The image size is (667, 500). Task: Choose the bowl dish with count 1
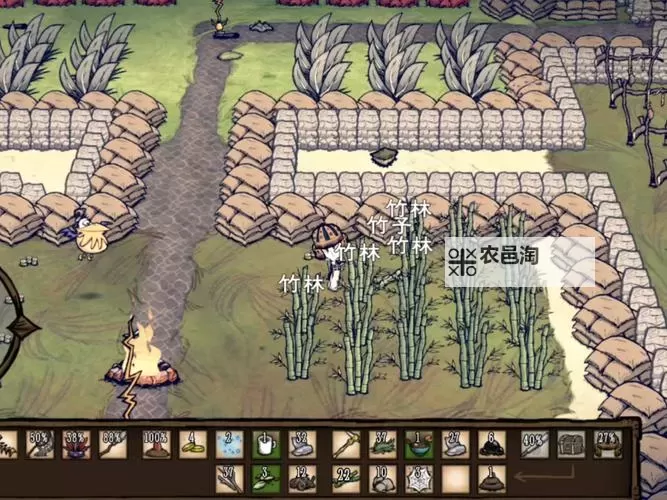click(x=419, y=445)
